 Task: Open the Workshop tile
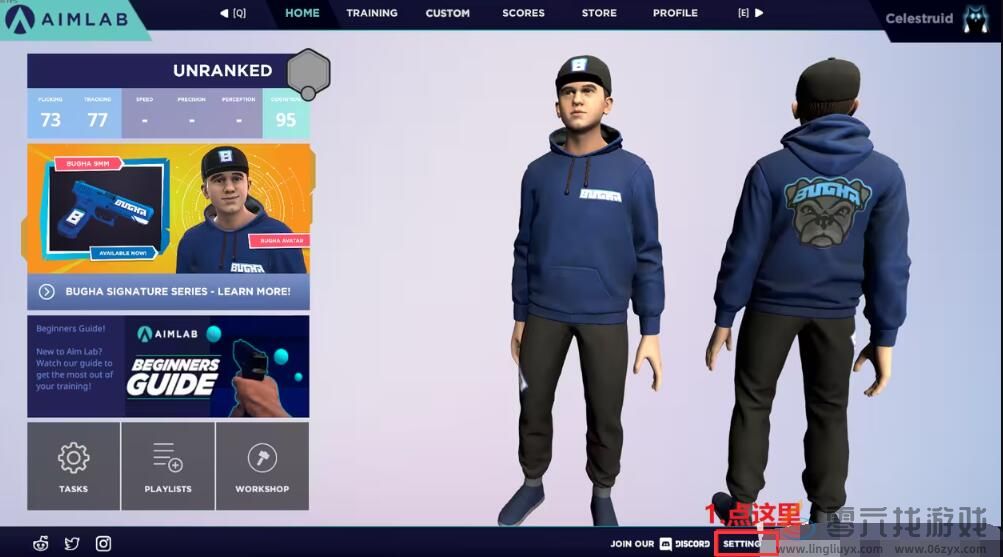coord(262,466)
